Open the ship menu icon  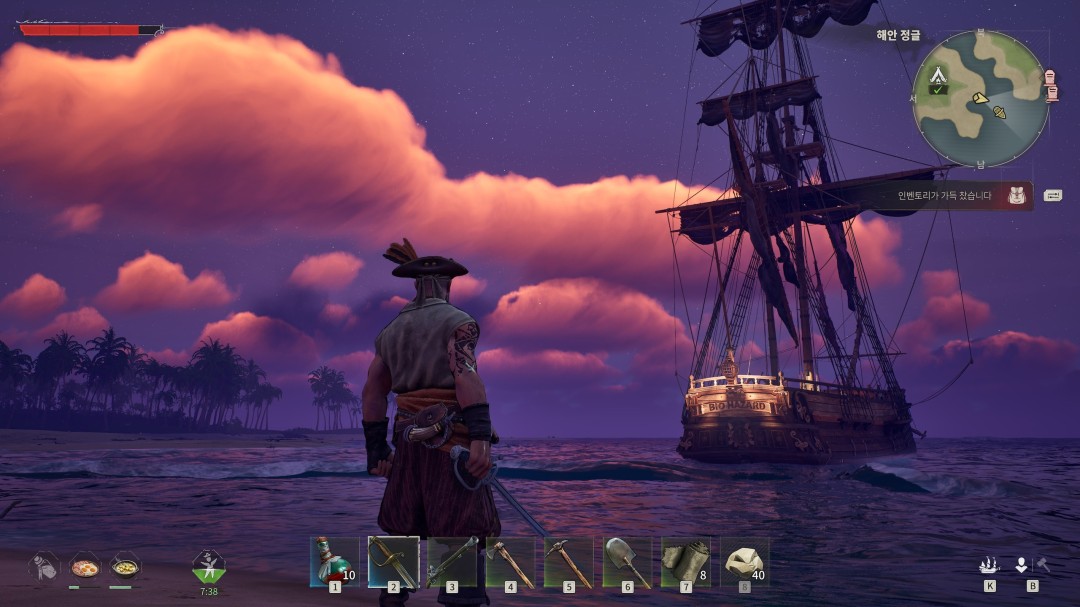tap(989, 565)
